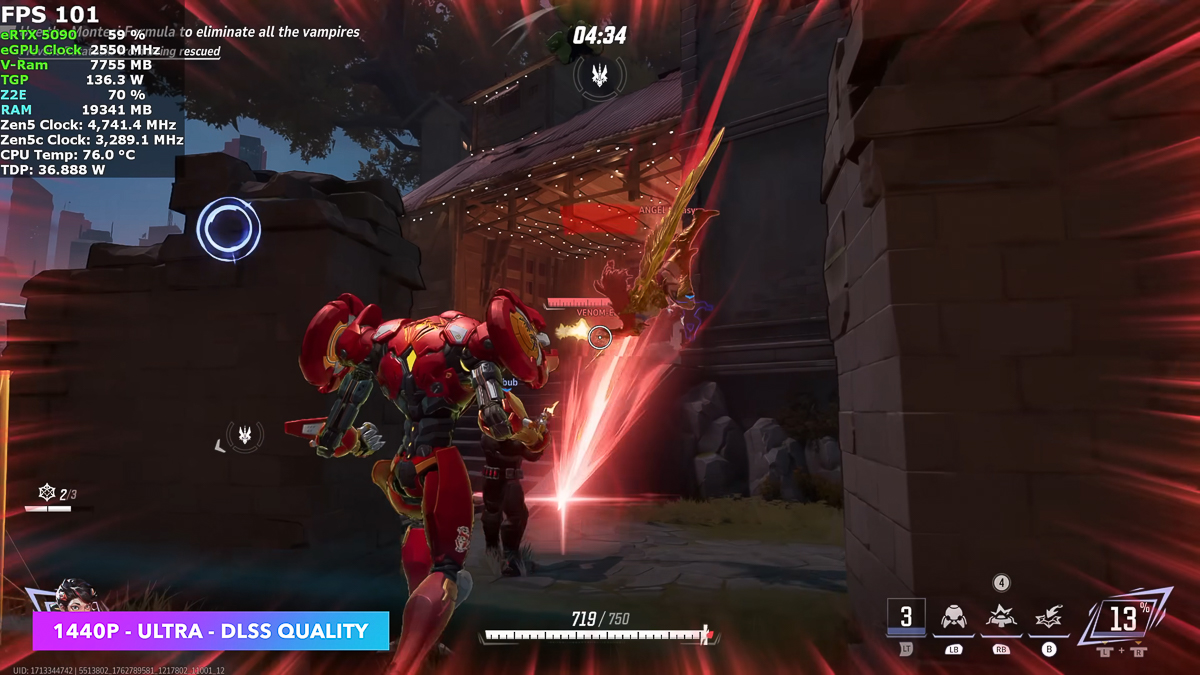
Task: Use the exploding mine ability icon
Action: click(1001, 617)
